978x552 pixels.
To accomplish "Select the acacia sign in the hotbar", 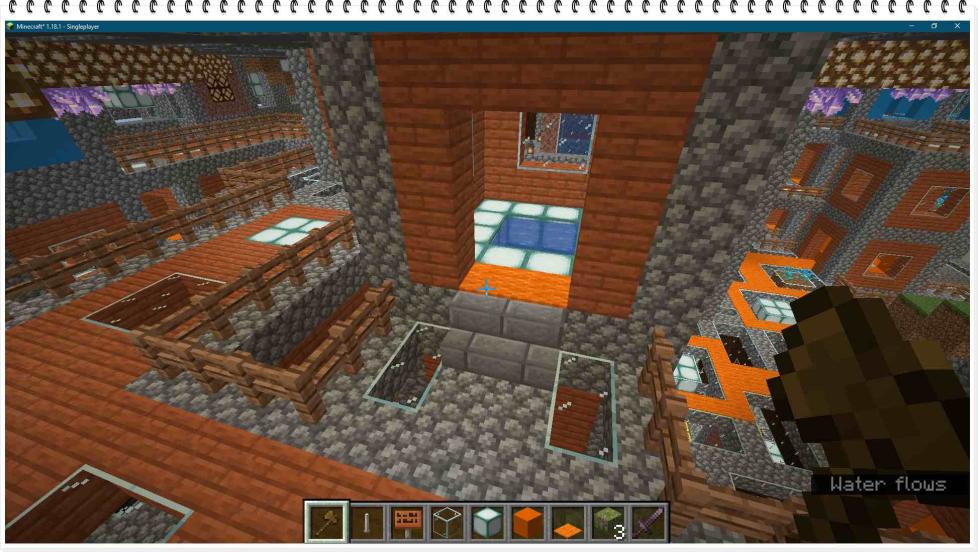I will click(407, 522).
